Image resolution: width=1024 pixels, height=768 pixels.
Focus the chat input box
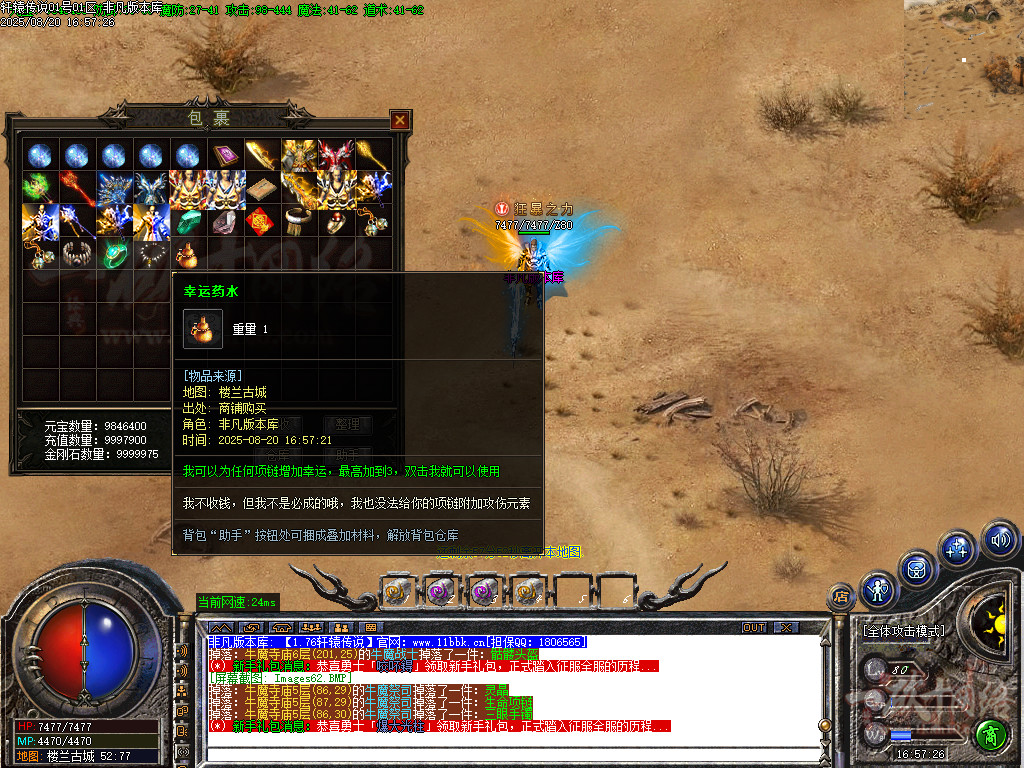[515, 755]
